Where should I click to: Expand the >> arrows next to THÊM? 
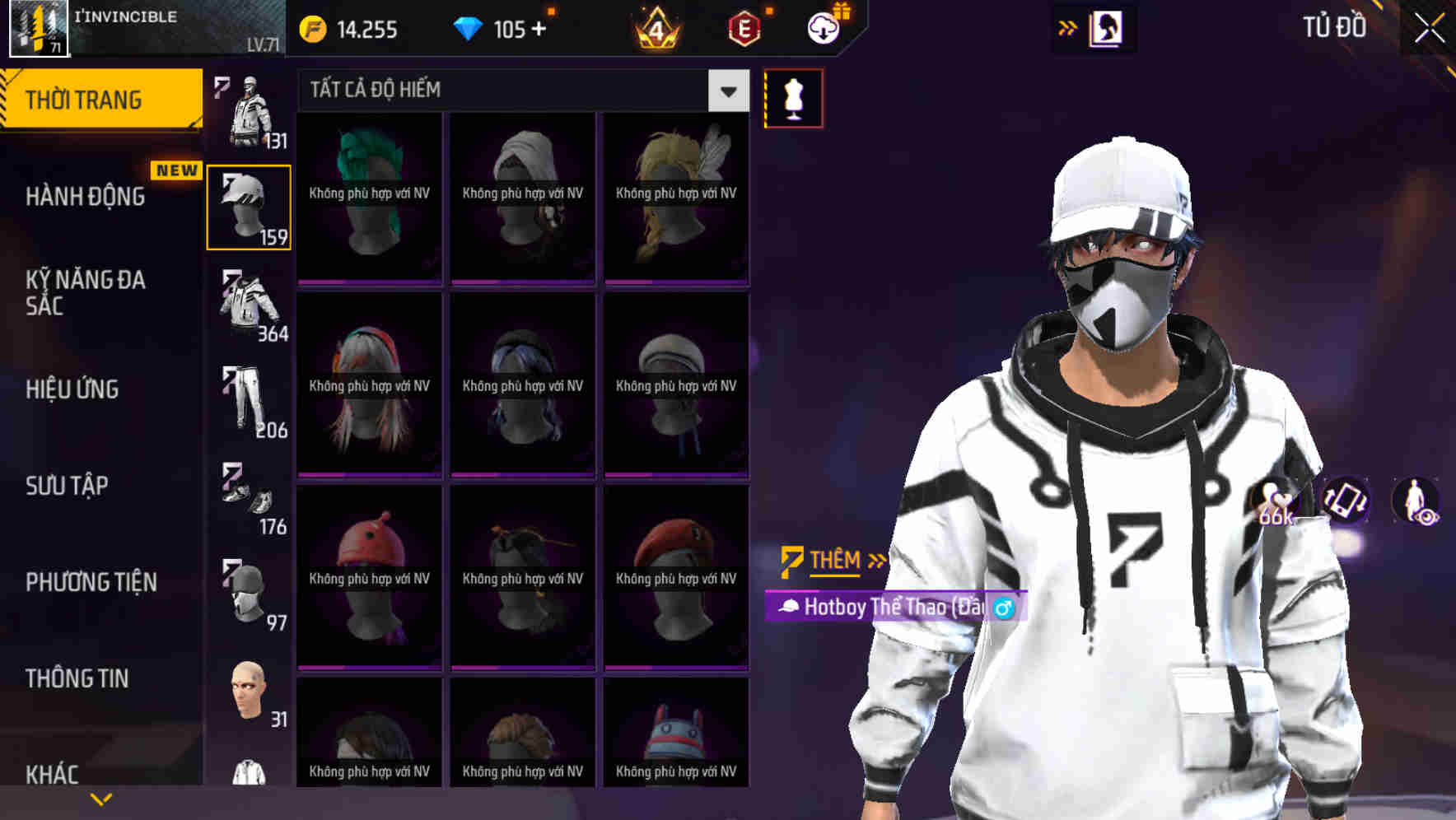click(876, 561)
